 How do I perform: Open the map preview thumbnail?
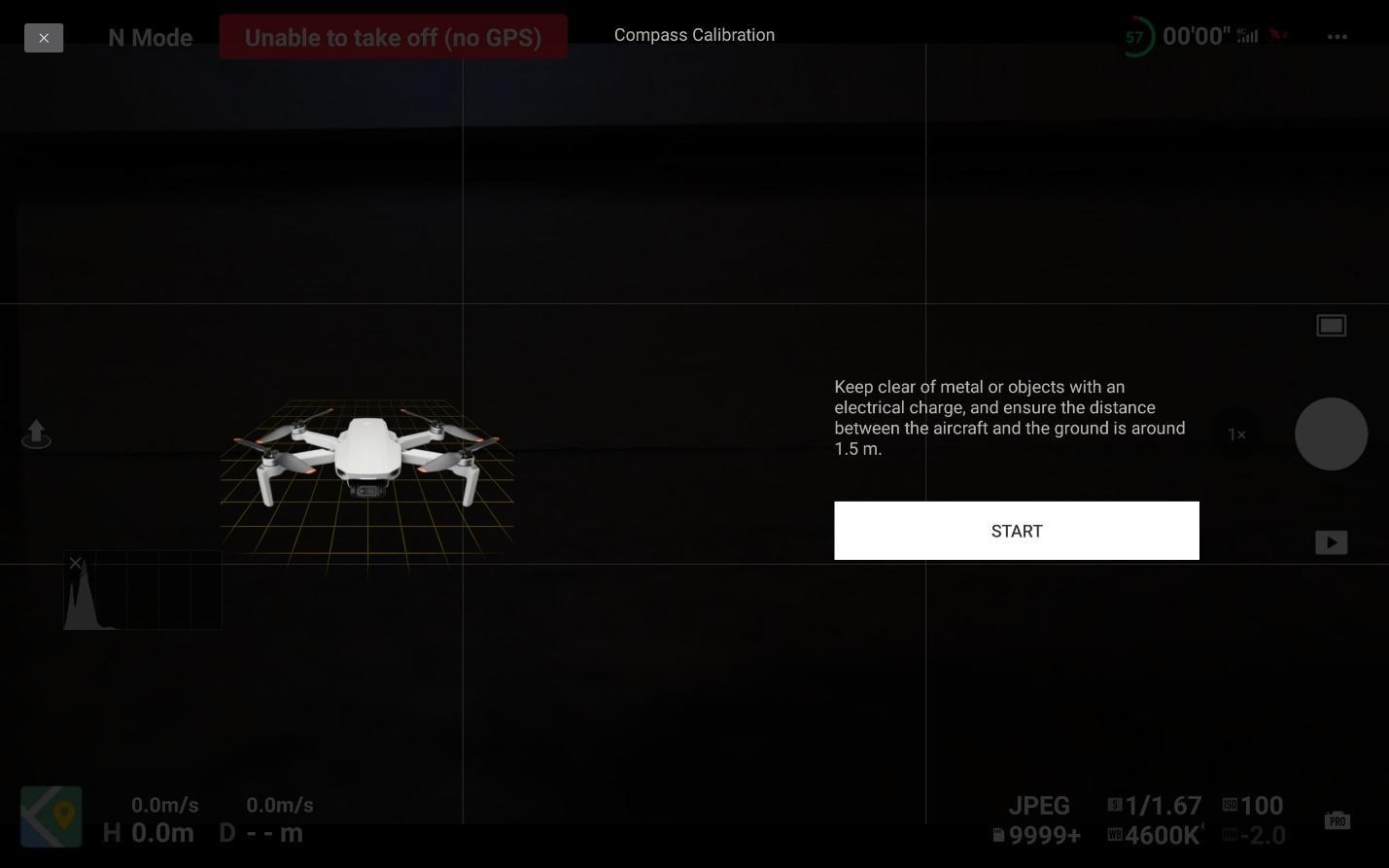pyautogui.click(x=52, y=816)
